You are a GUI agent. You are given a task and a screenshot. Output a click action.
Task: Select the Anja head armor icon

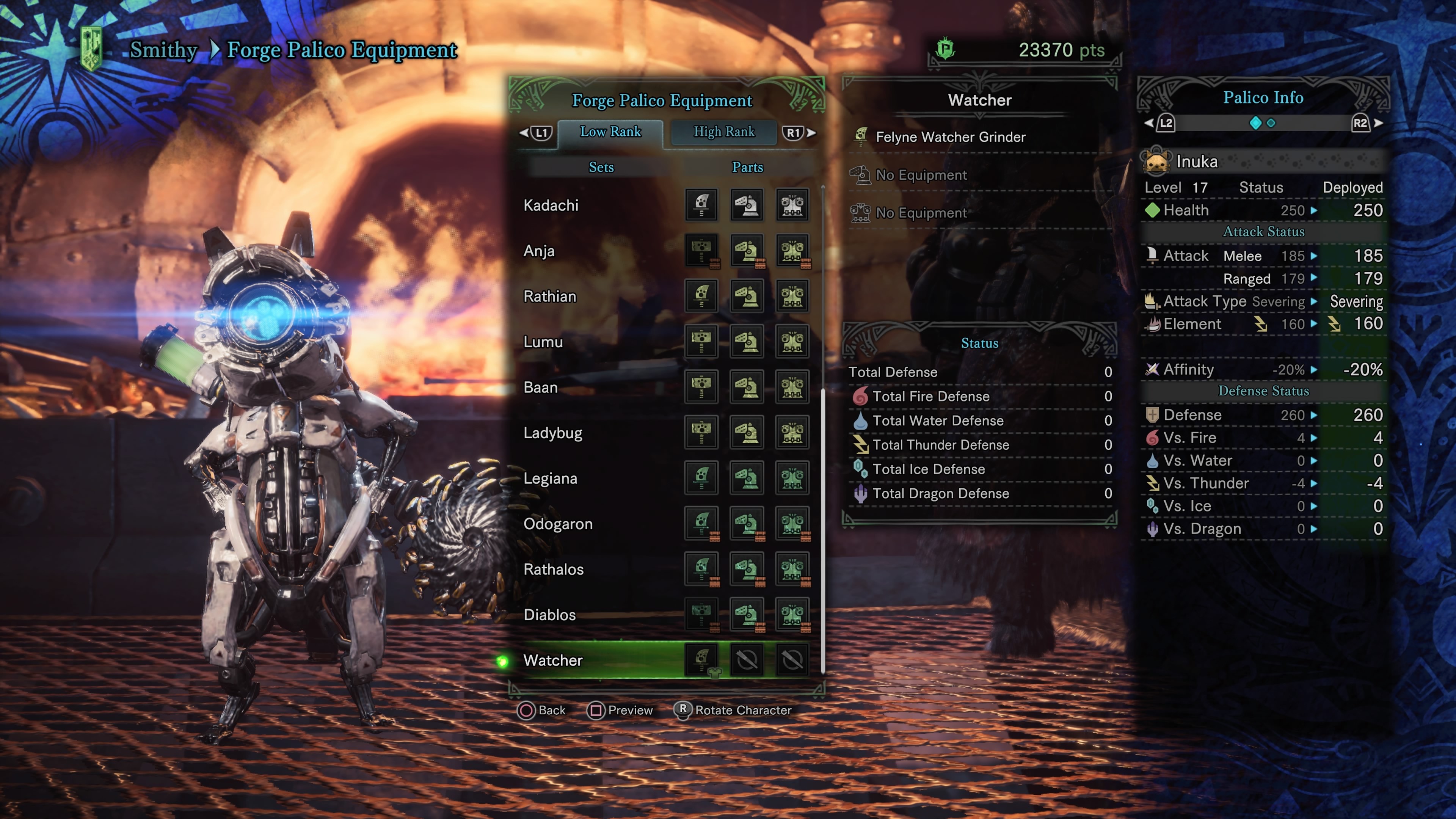(x=747, y=250)
